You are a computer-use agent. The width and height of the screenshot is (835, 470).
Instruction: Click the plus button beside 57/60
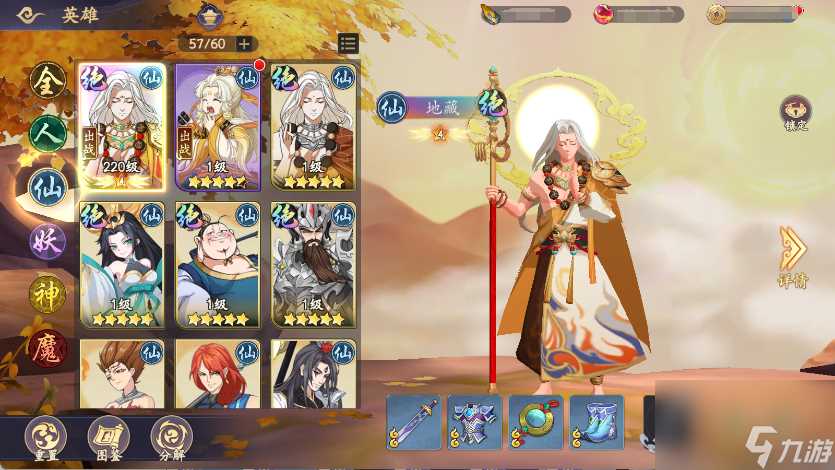[x=244, y=44]
